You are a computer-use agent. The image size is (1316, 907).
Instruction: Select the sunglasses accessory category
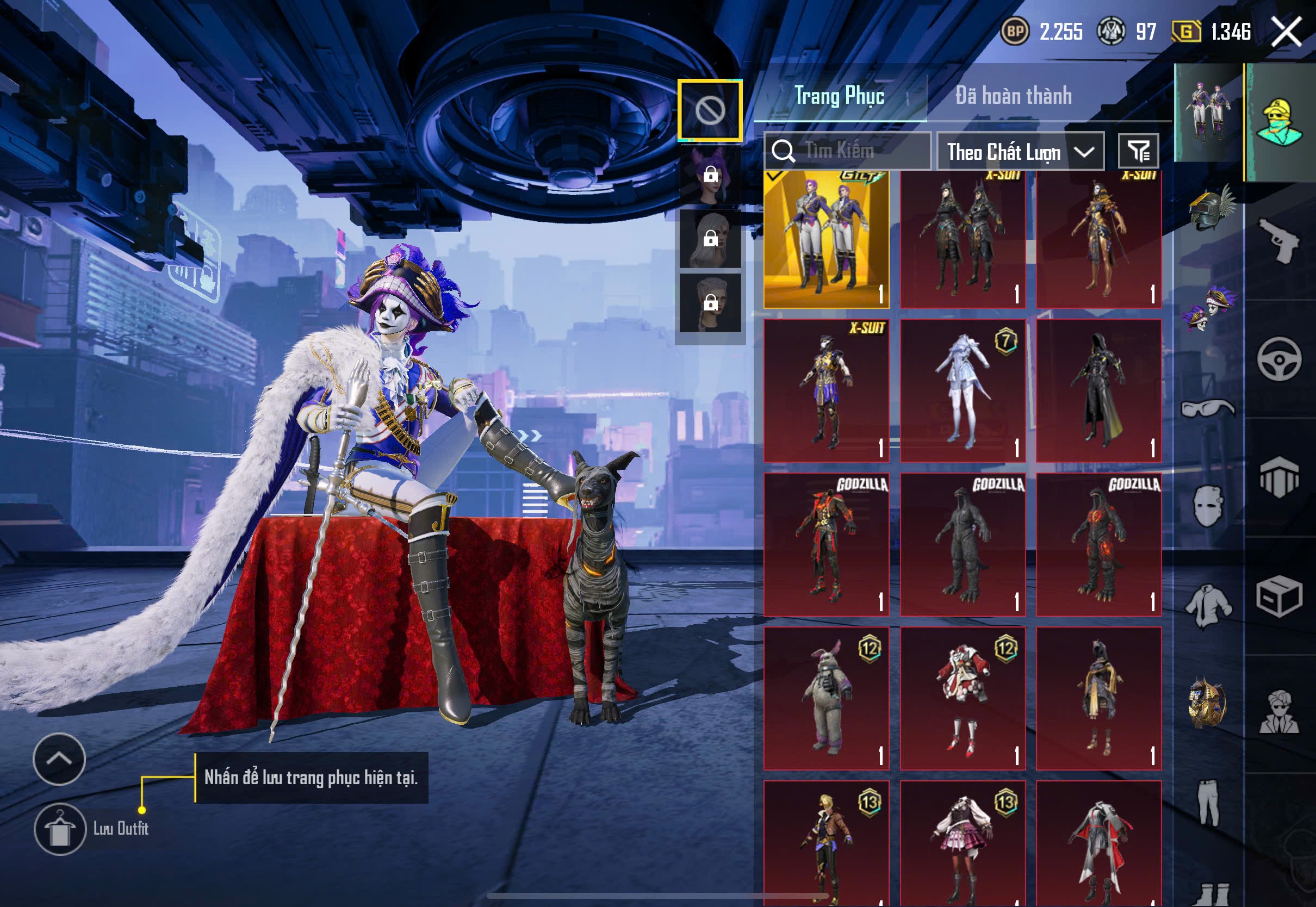(x=1207, y=408)
